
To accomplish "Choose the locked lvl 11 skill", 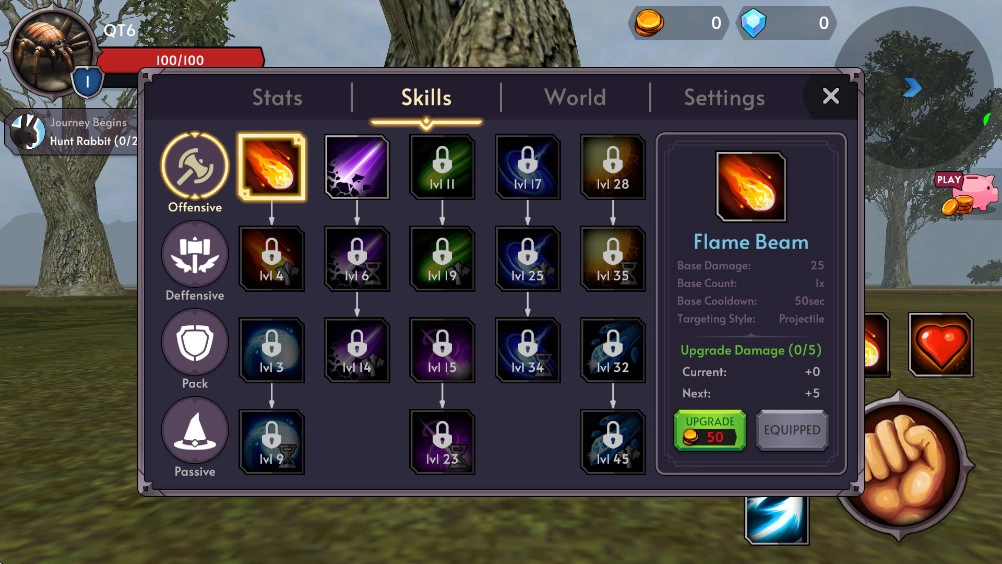I will point(442,167).
